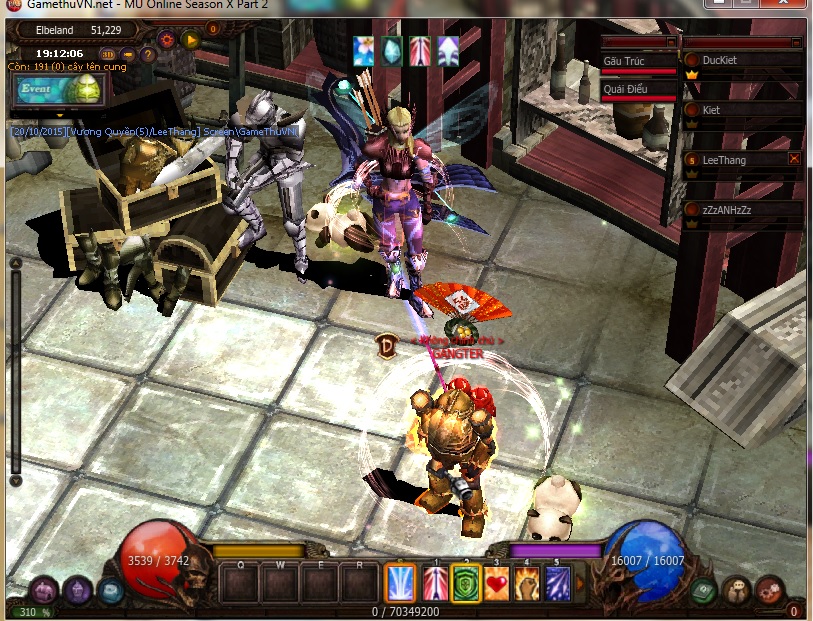Click the orange play arrow button
The width and height of the screenshot is (813, 621).
coord(190,40)
